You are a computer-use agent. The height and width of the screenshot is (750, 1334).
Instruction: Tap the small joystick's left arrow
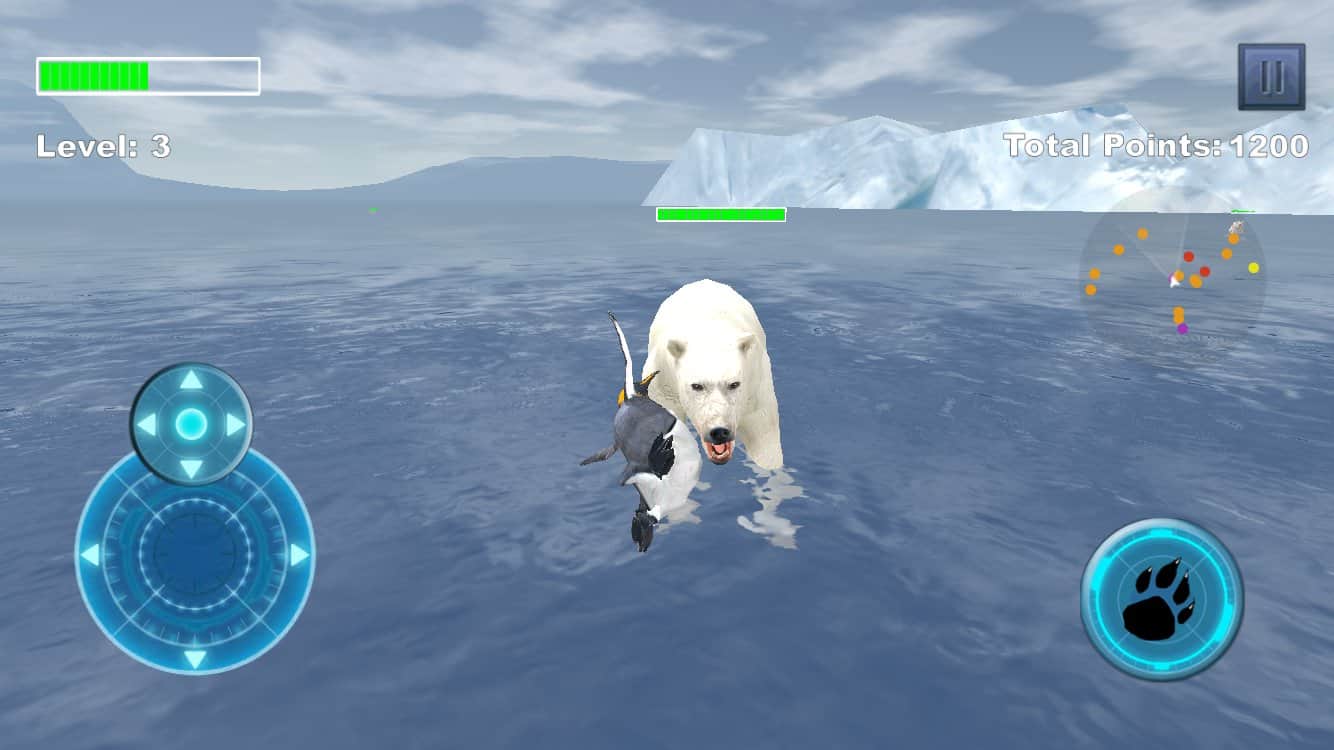[147, 425]
